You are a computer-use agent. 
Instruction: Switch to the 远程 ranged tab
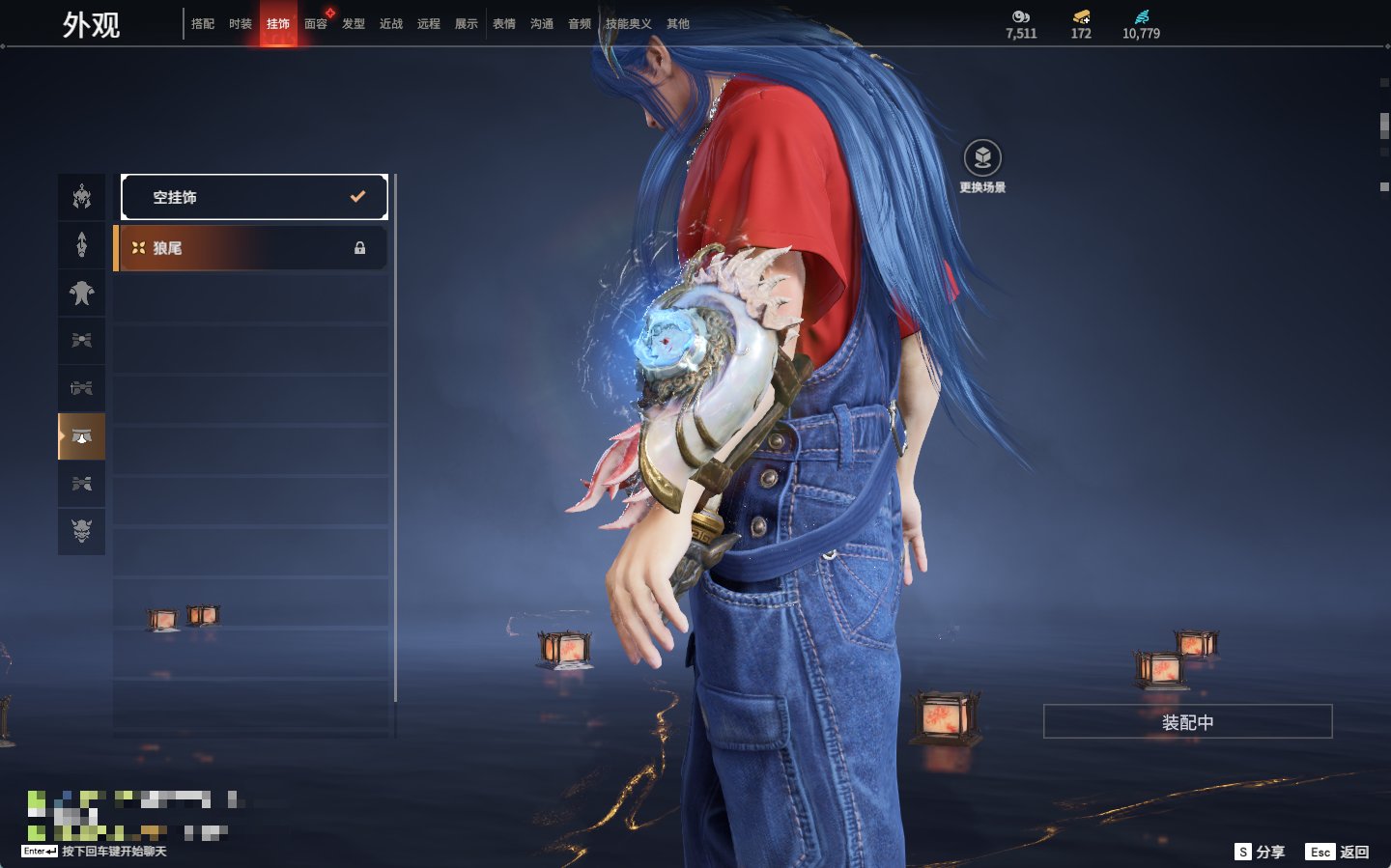[429, 24]
